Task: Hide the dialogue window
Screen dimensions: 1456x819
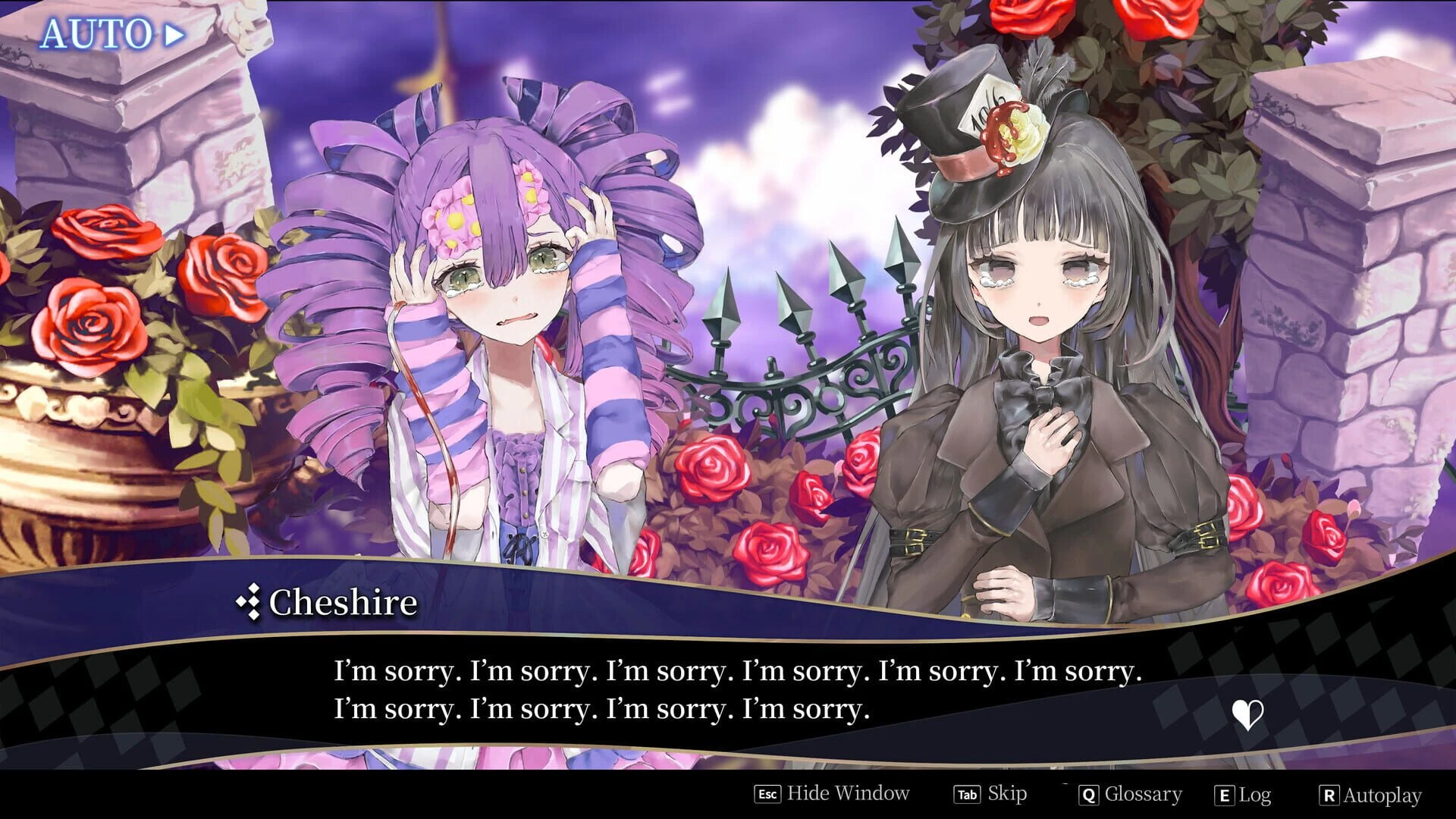Action: coord(832,794)
